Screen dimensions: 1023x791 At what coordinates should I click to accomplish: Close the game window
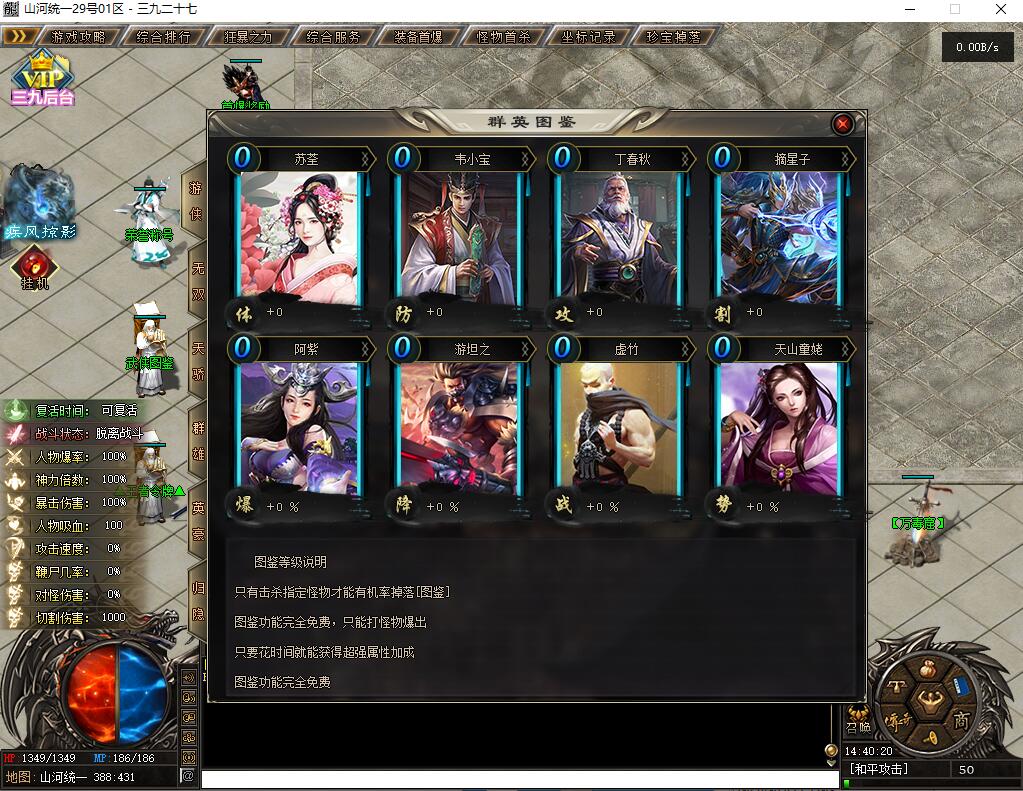999,9
